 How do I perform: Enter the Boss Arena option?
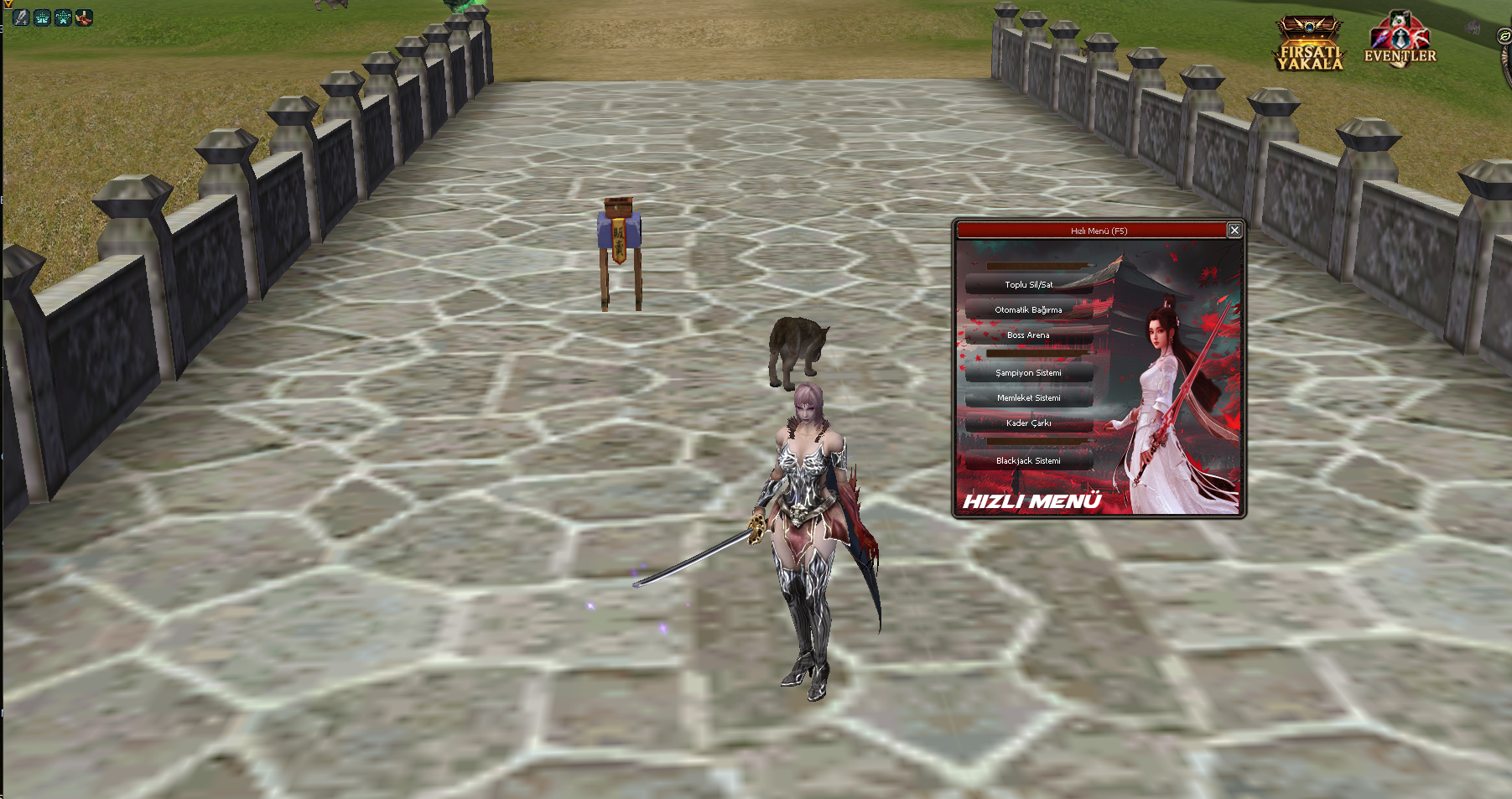tap(1028, 335)
